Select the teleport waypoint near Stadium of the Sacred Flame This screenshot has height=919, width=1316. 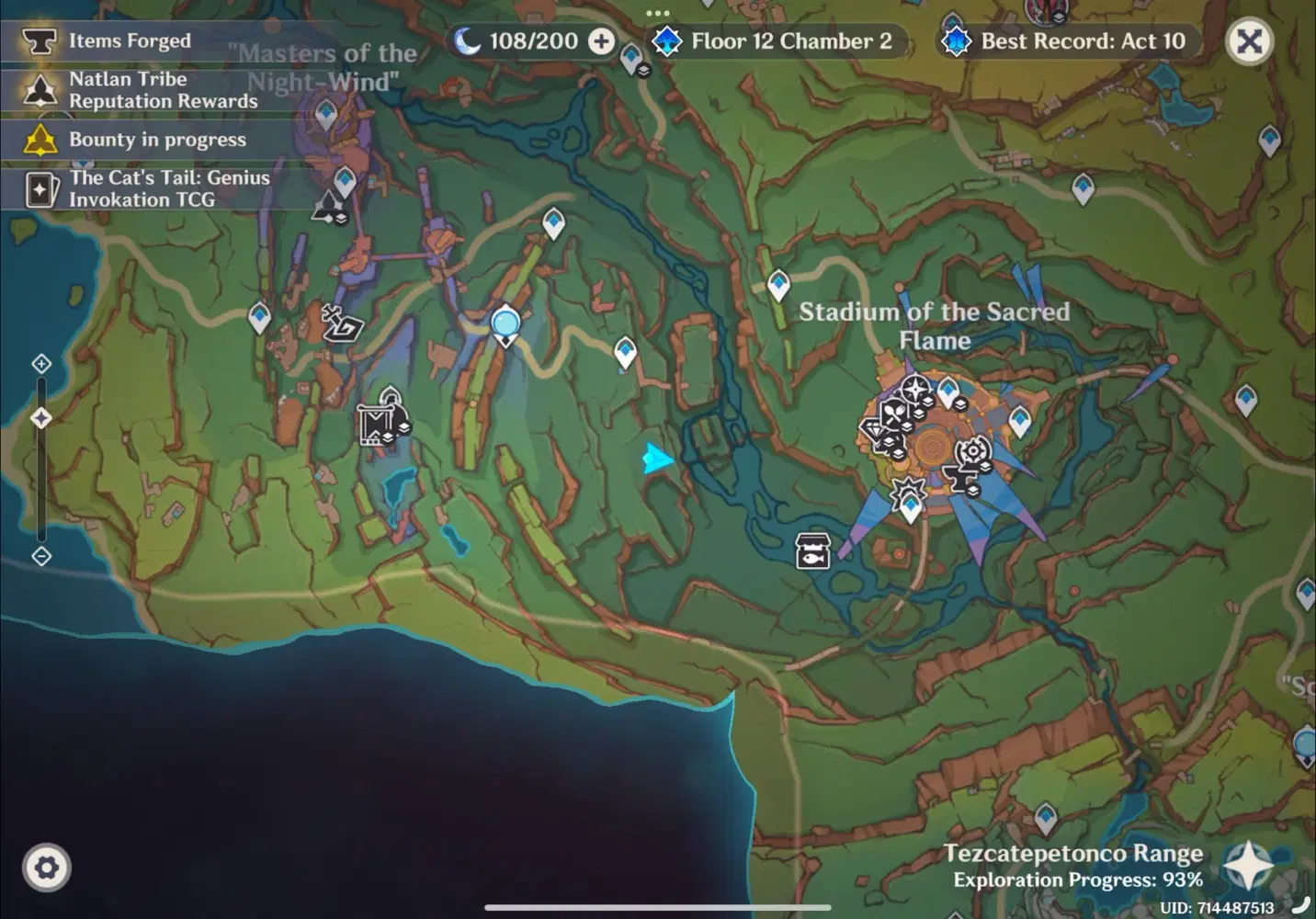coord(948,391)
